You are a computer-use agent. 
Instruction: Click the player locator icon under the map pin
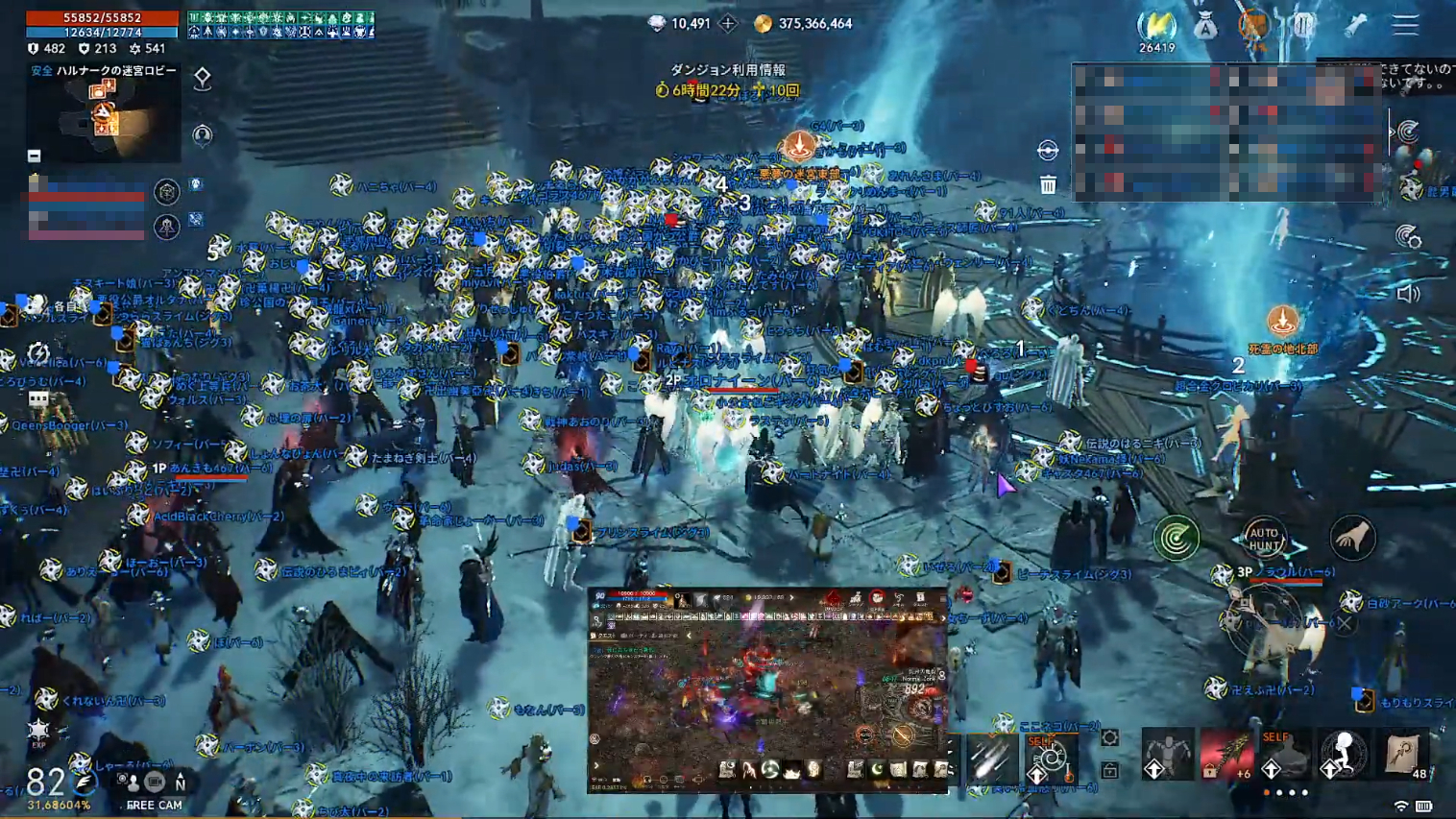click(202, 136)
